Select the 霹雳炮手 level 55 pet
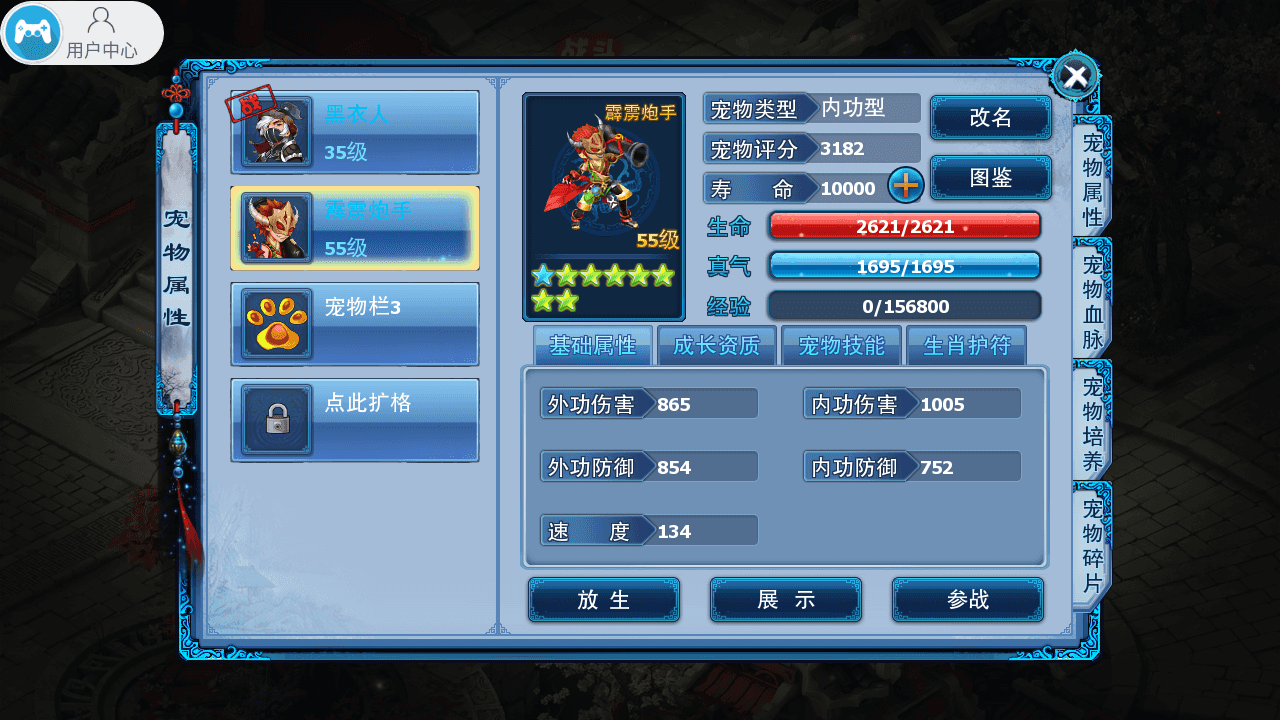The image size is (1280, 720). point(355,228)
